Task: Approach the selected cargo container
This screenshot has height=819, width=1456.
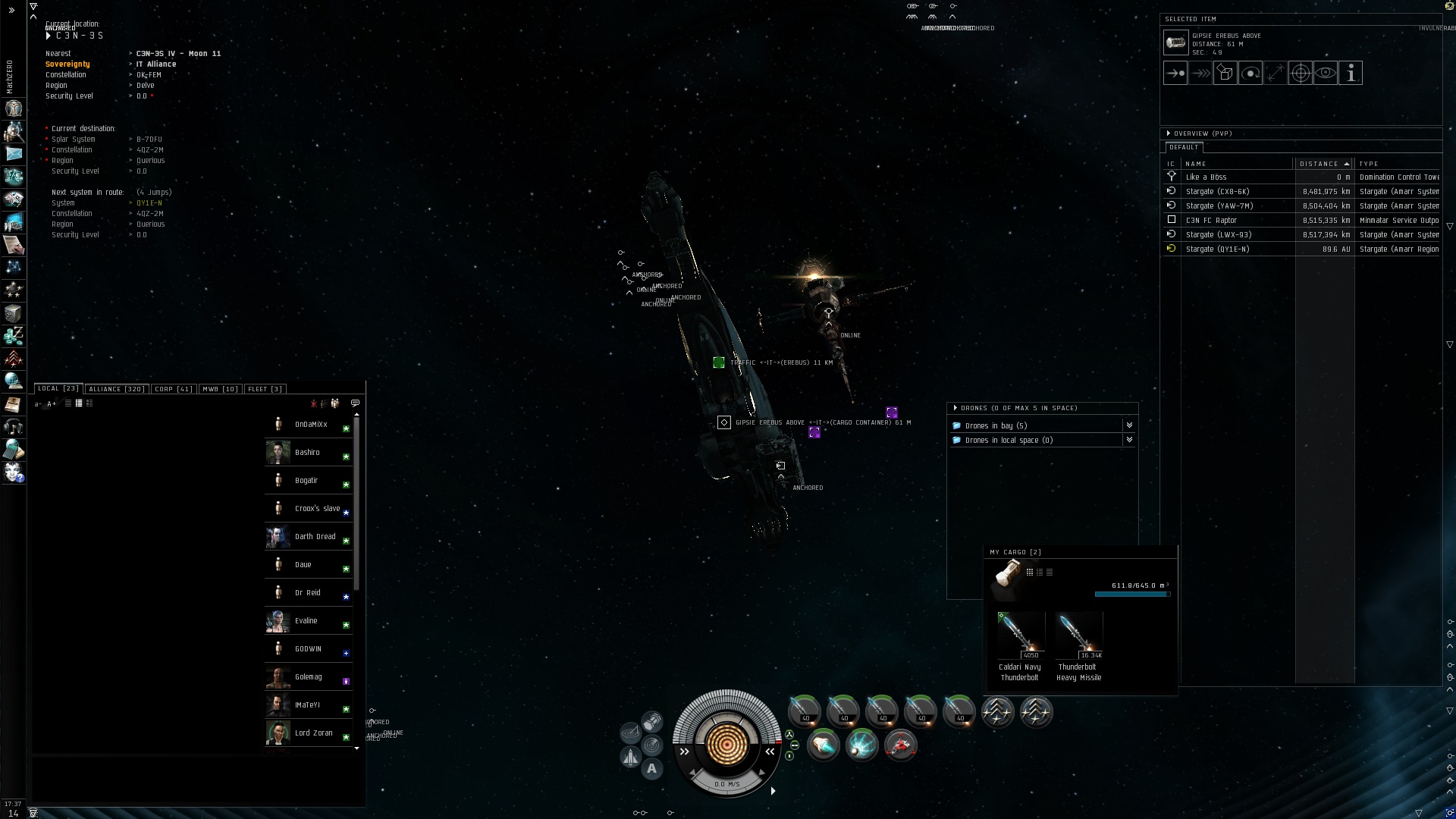Action: coord(1175,74)
